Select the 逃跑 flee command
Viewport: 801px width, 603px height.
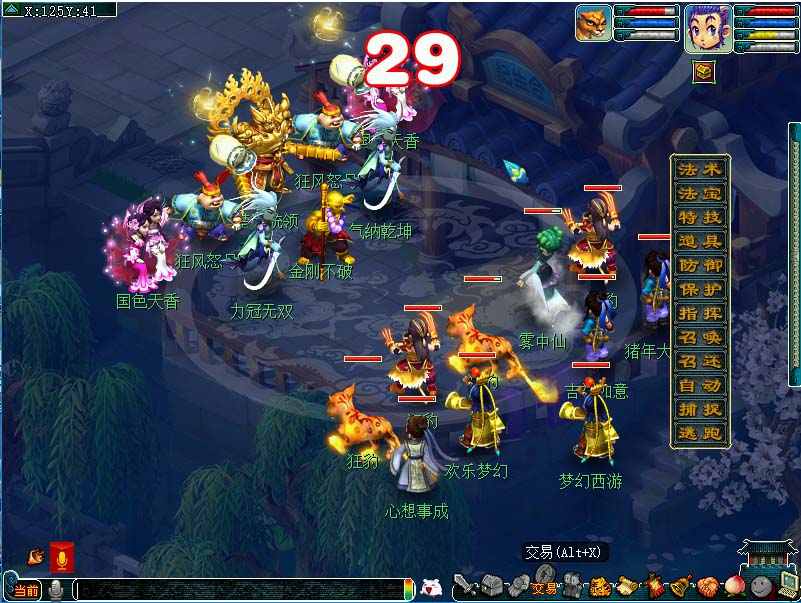point(699,433)
